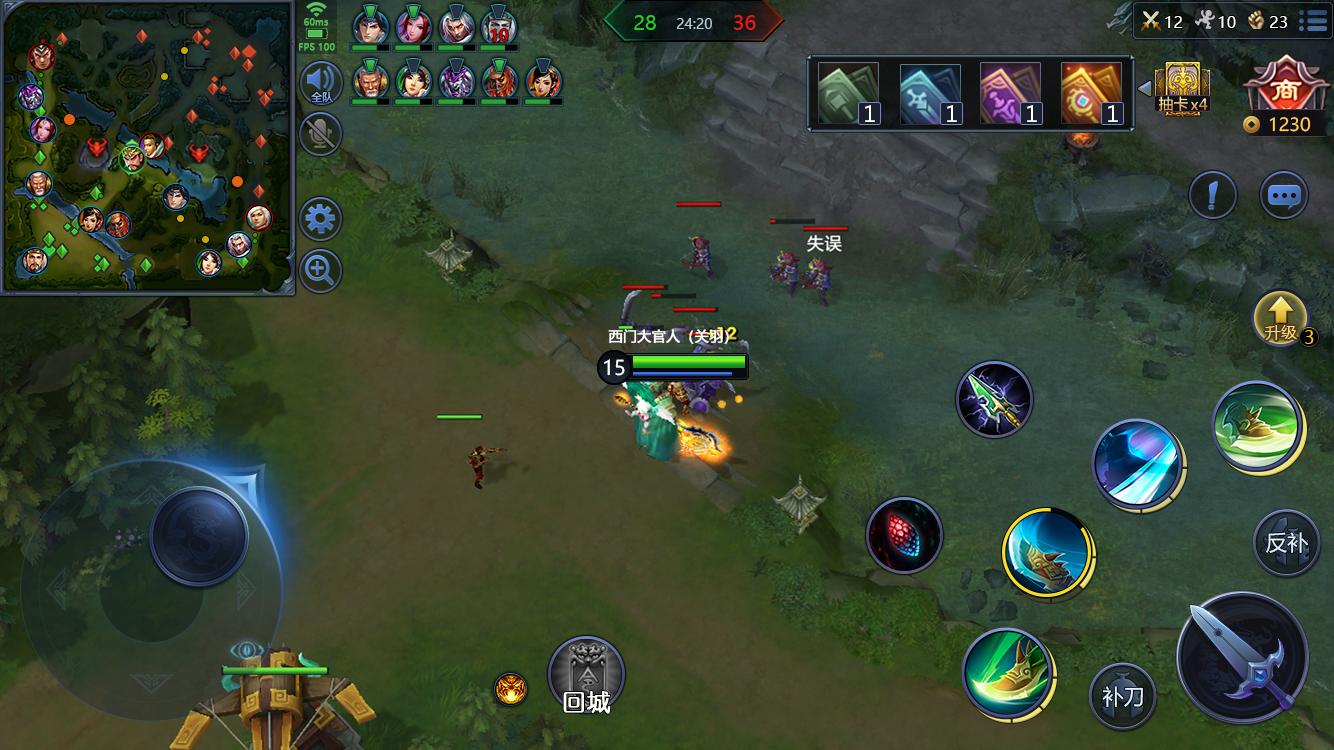This screenshot has height=750, width=1334.
Task: Toggle the muted microphone button
Action: pos(321,133)
